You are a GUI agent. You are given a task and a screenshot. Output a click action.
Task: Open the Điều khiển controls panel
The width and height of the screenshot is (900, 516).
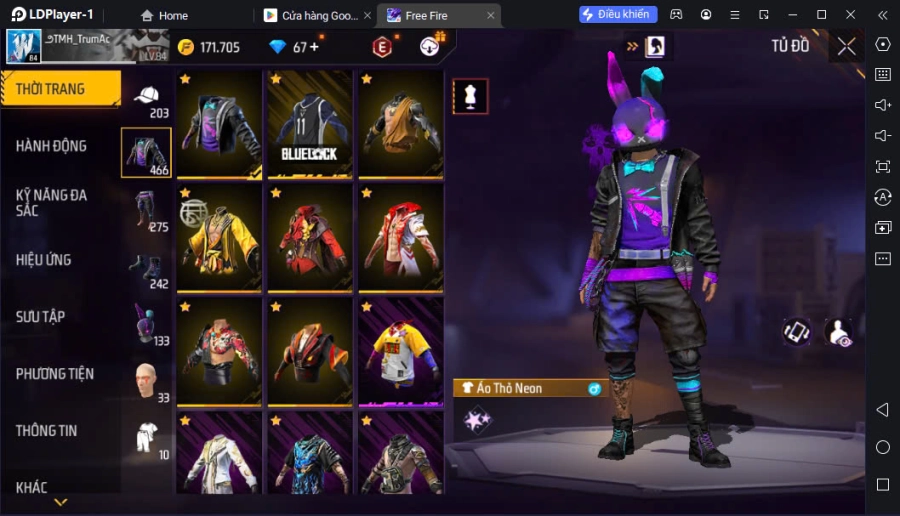[x=618, y=15]
